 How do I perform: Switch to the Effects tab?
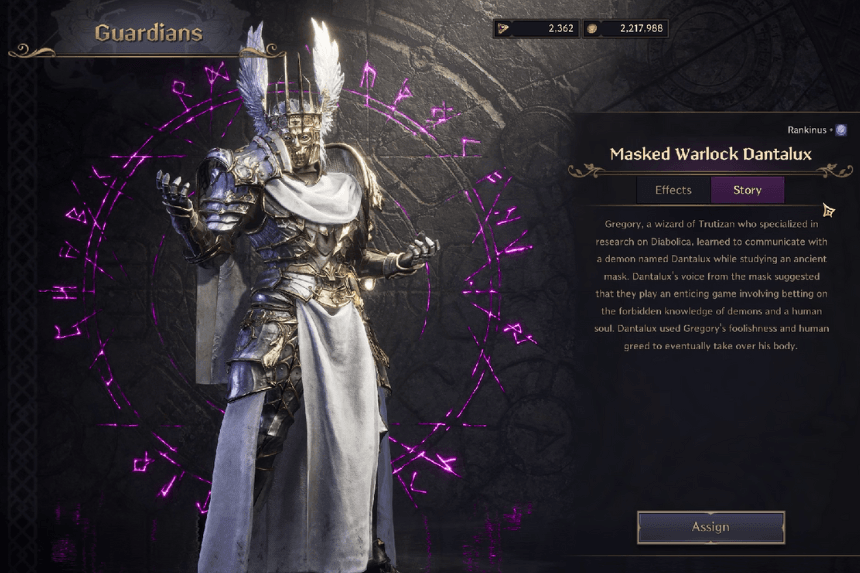pos(673,190)
